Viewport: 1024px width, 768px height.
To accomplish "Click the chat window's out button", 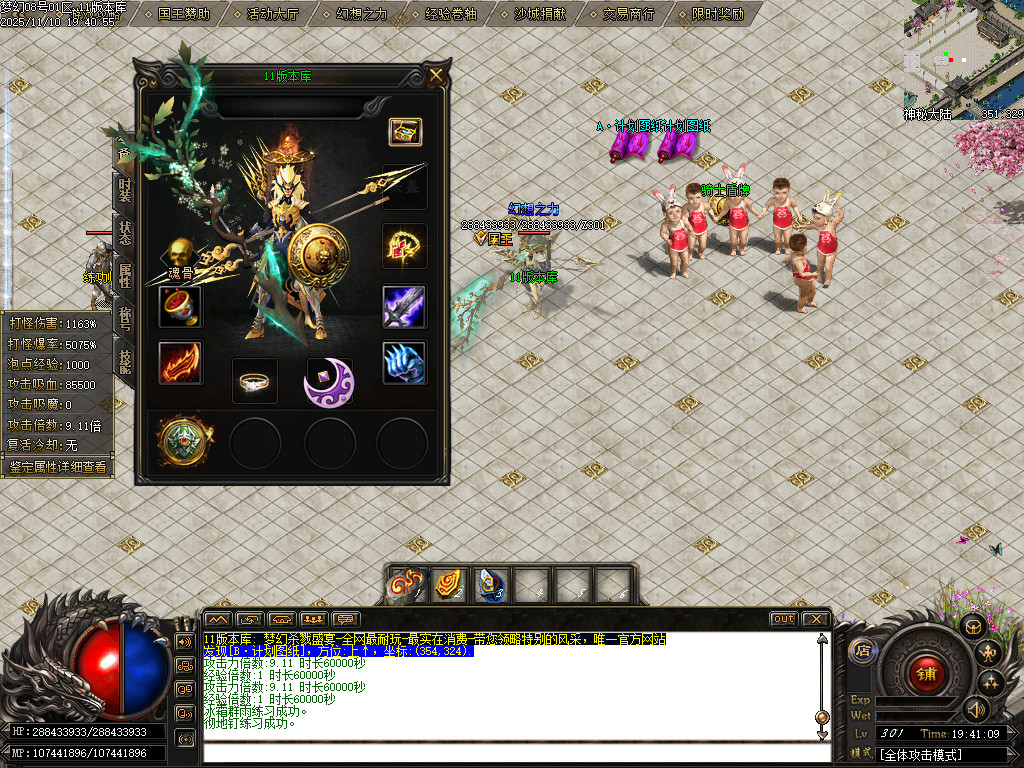I will [784, 619].
